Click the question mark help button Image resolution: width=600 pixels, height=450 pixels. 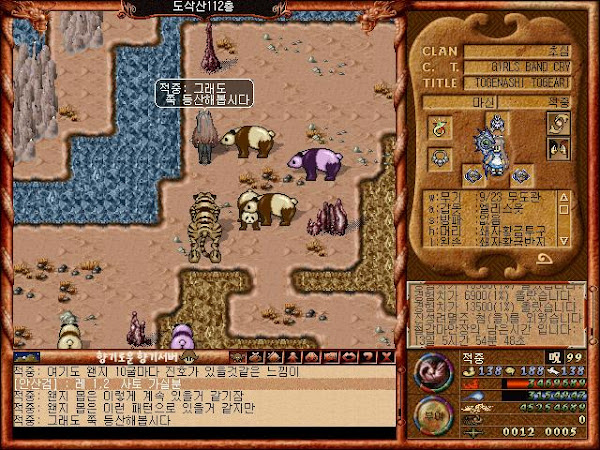tap(369, 356)
